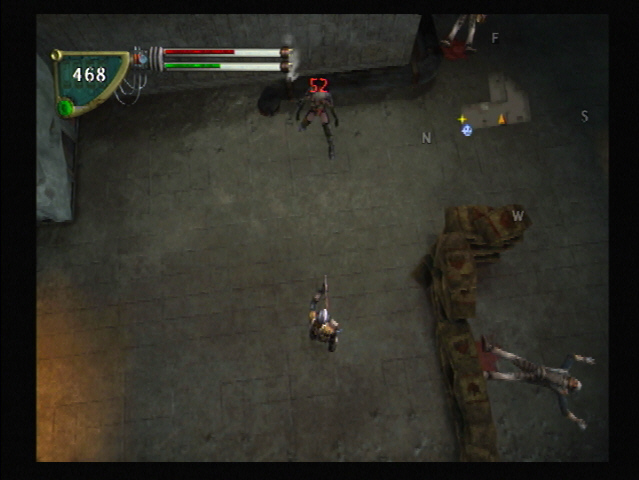The width and height of the screenshot is (639, 480).
Task: Select the W compass letter
Action: [517, 215]
